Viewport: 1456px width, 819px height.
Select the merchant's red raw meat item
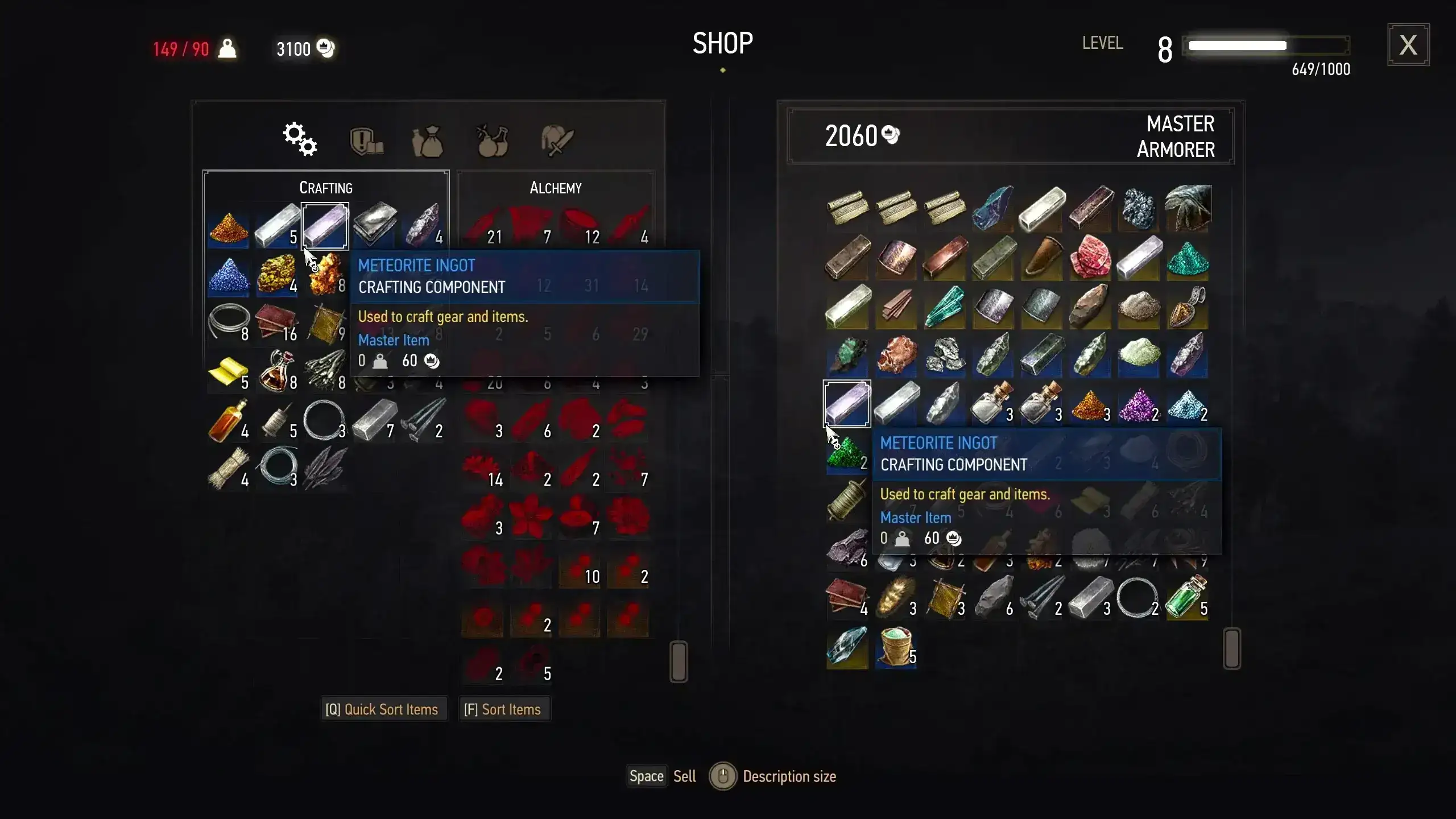click(1090, 258)
